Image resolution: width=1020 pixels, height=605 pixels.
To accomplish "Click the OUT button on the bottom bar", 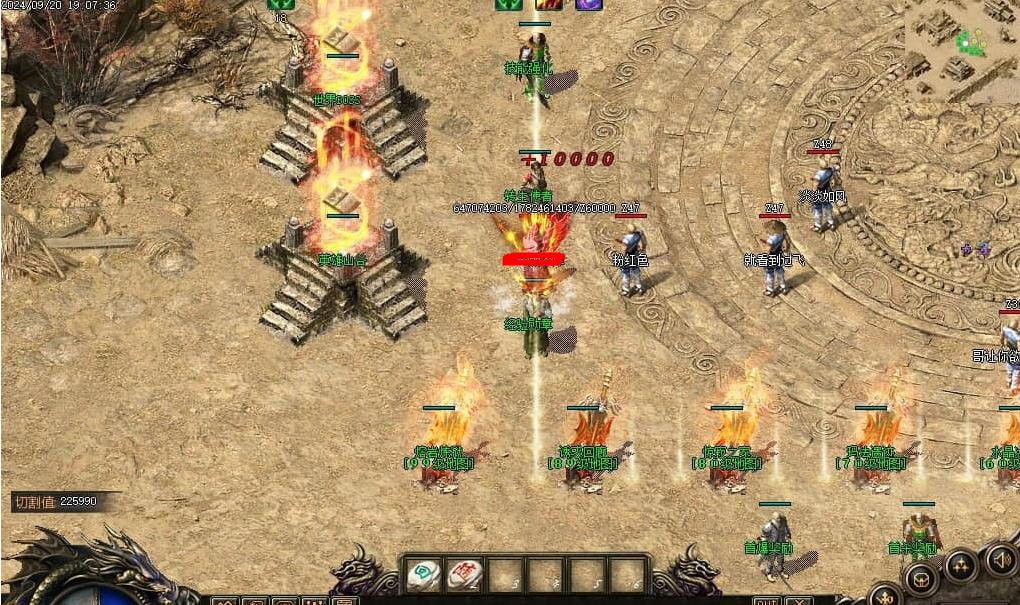I will click(766, 601).
